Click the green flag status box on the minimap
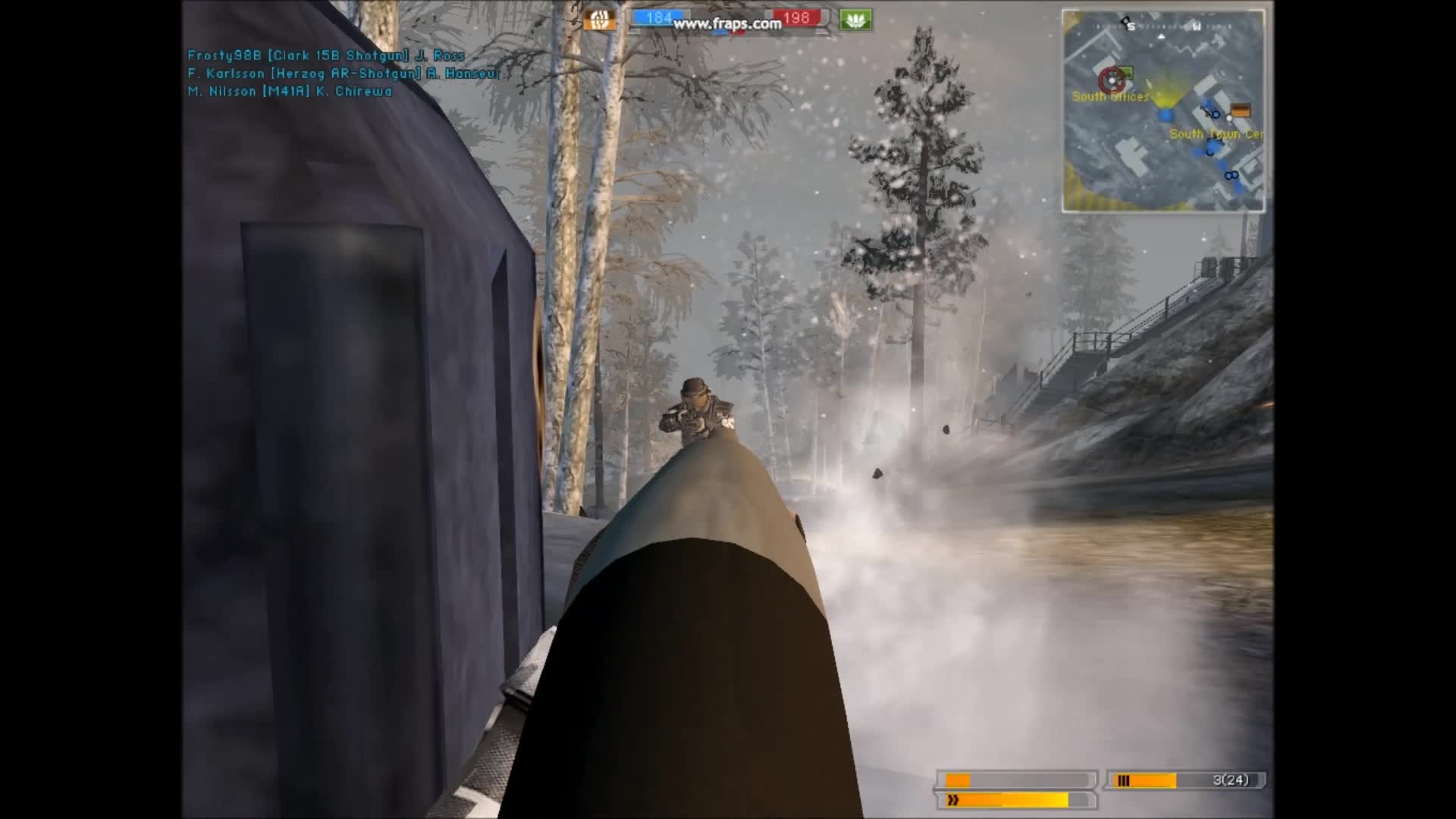This screenshot has height=819, width=1456. click(1125, 72)
